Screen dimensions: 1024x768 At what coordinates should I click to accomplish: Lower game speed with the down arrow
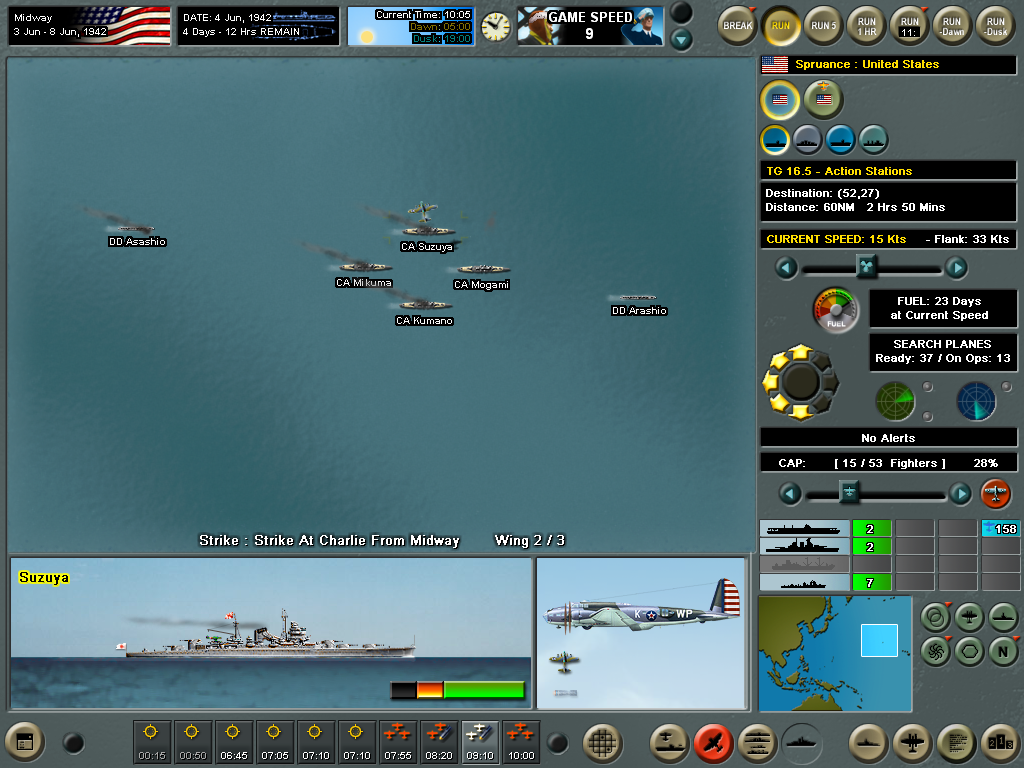coord(681,40)
